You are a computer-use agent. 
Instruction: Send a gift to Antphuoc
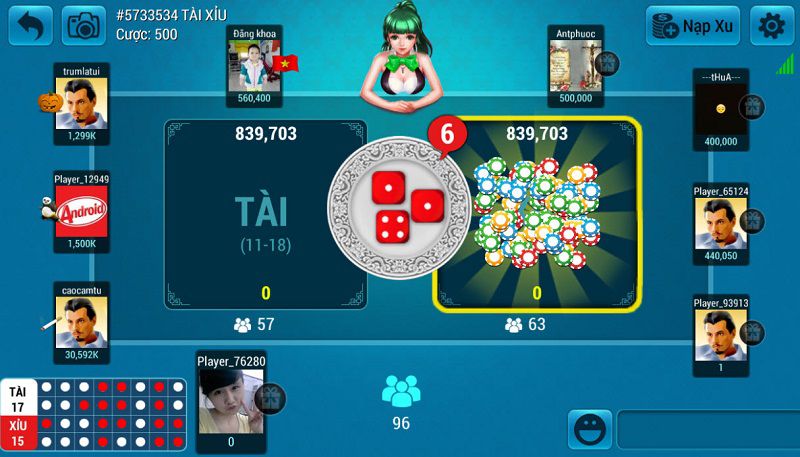click(x=606, y=64)
